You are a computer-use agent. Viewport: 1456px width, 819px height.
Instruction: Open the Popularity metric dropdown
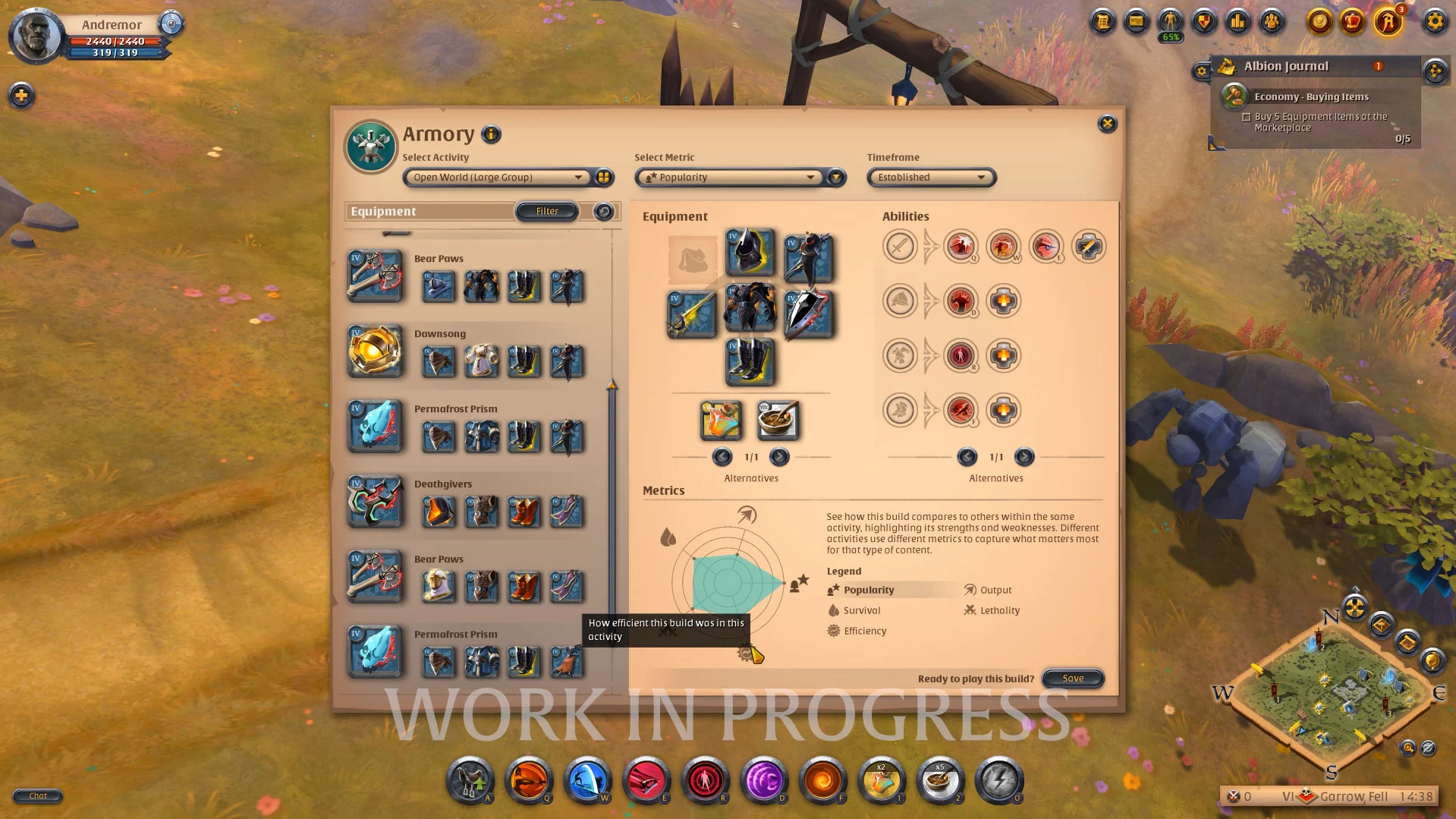click(x=731, y=177)
